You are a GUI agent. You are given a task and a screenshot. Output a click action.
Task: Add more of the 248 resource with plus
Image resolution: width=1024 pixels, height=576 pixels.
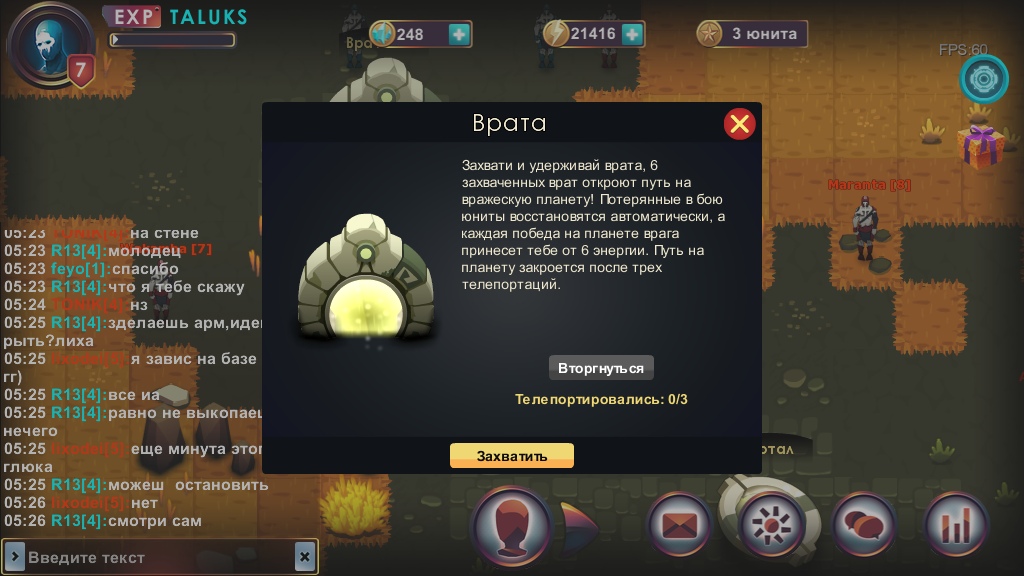[x=459, y=34]
